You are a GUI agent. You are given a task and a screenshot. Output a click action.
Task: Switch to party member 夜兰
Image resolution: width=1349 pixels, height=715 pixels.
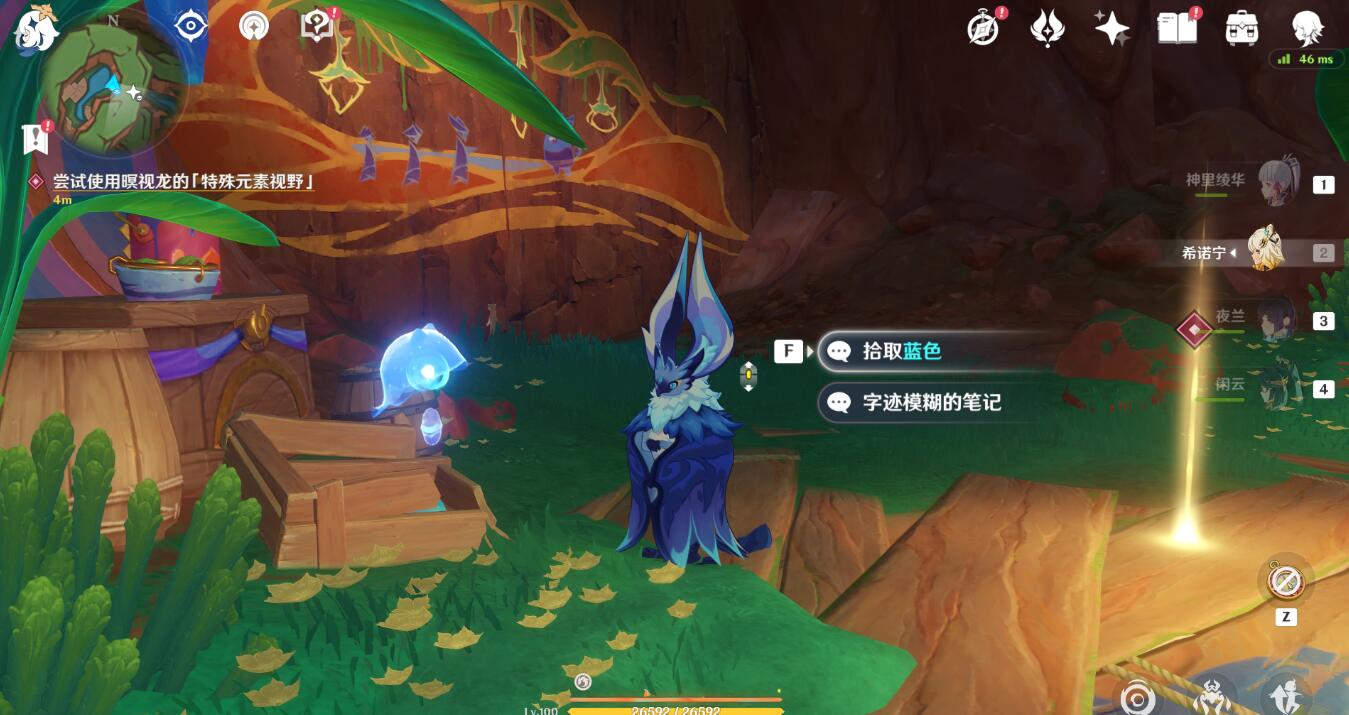(1275, 320)
